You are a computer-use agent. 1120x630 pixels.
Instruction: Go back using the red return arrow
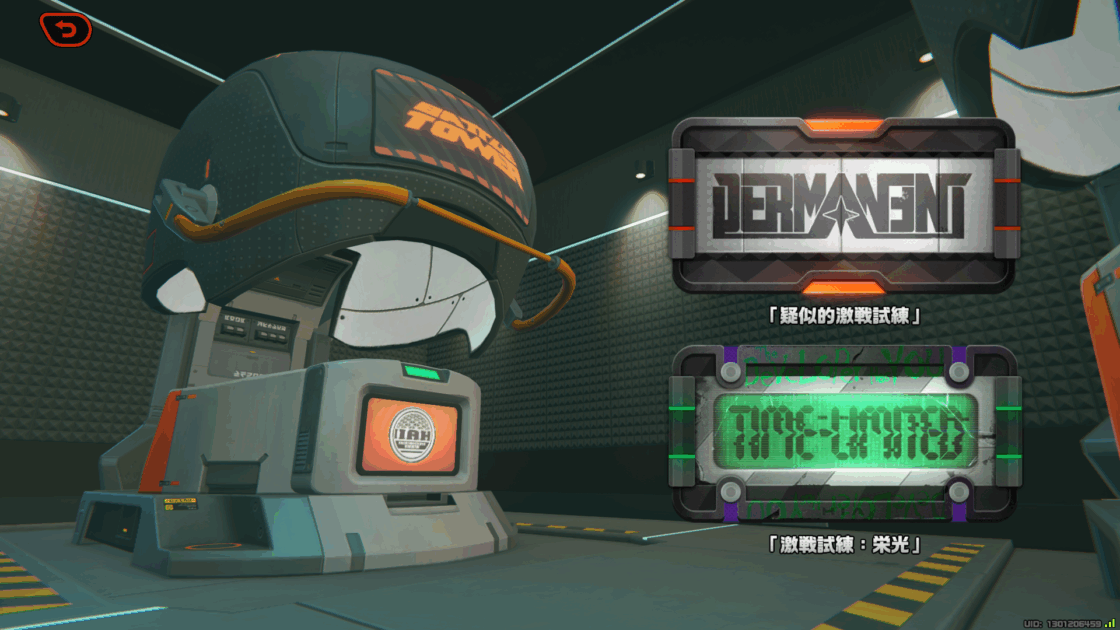66,31
